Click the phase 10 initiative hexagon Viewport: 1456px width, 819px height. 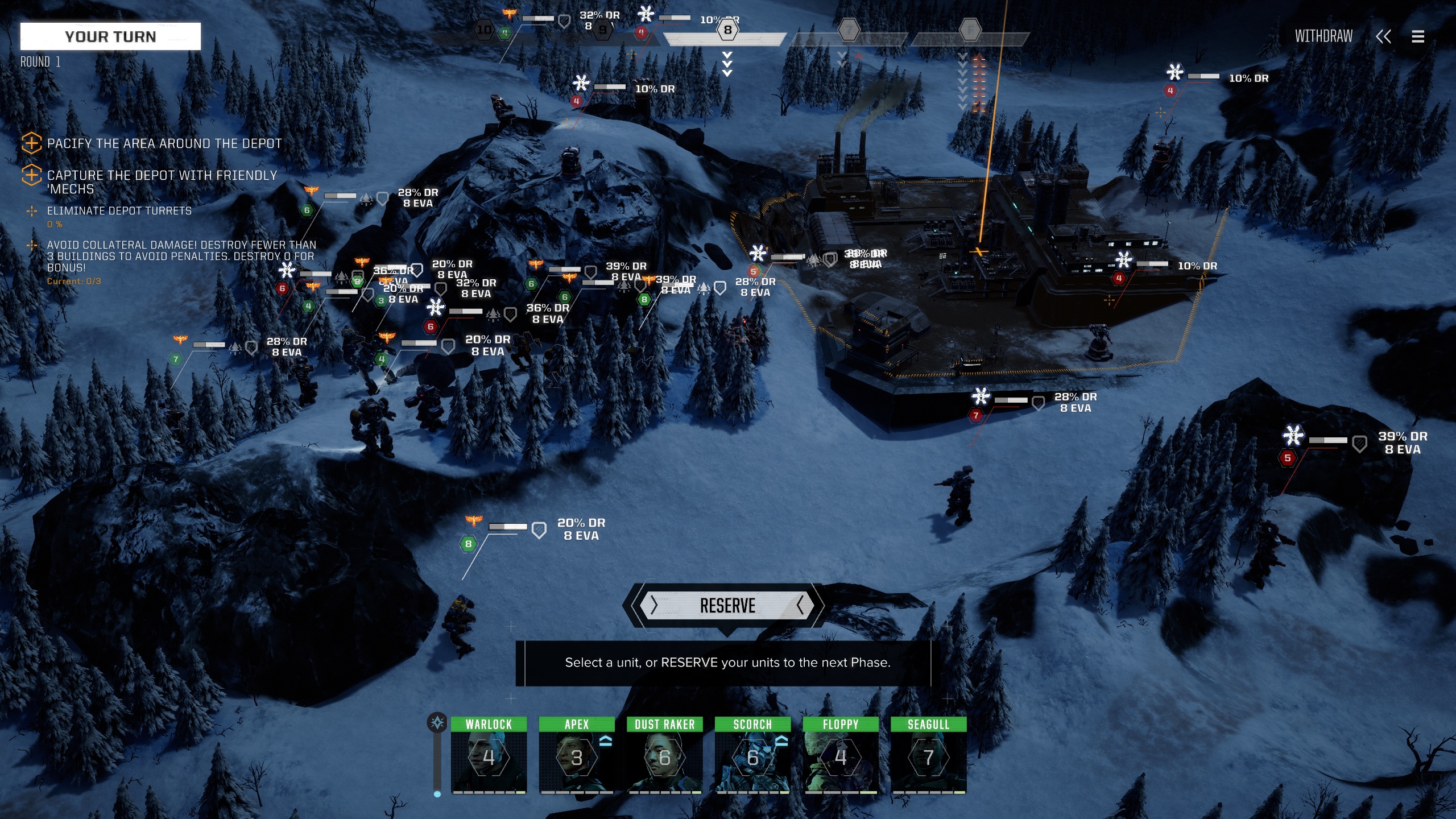[x=484, y=30]
